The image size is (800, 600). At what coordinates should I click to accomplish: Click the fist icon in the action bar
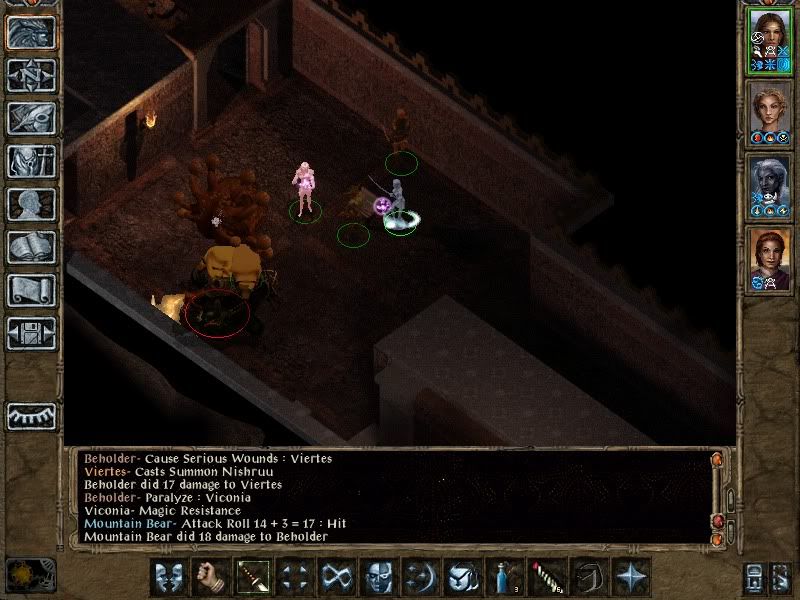click(x=209, y=578)
